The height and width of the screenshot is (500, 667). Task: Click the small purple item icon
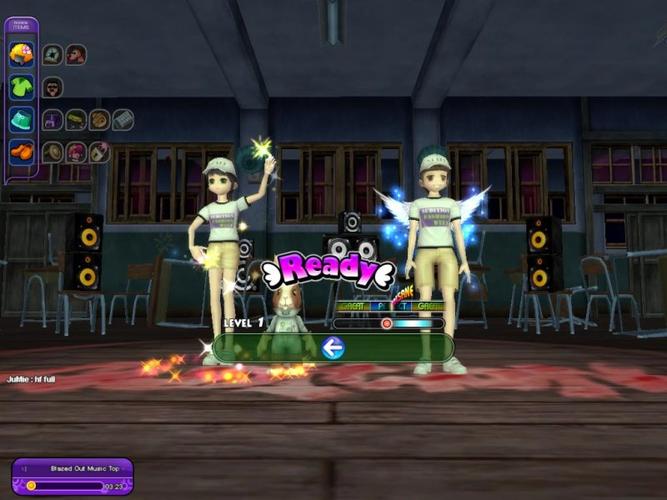[x=53, y=120]
